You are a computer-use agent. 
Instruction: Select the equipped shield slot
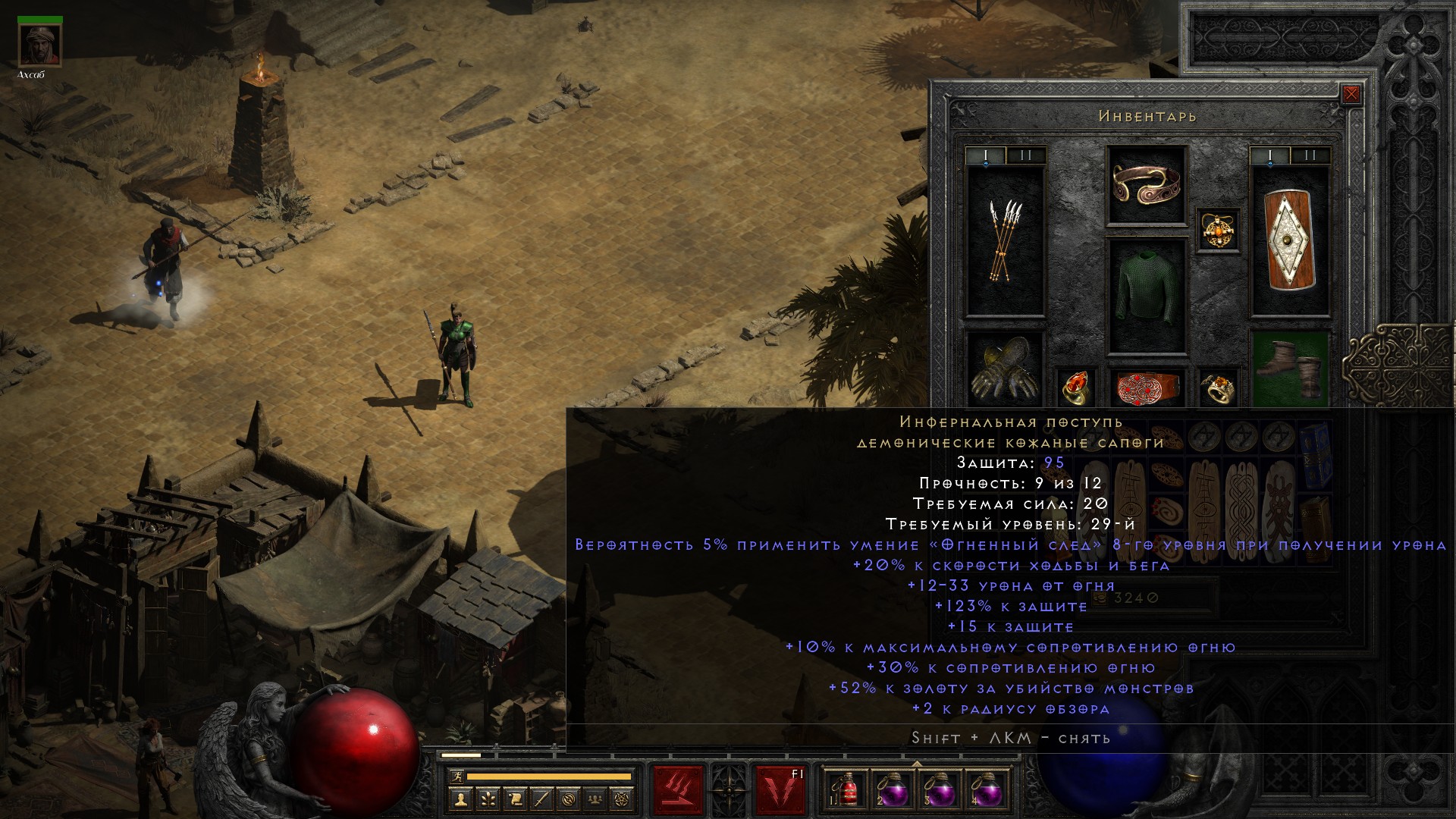click(1290, 241)
